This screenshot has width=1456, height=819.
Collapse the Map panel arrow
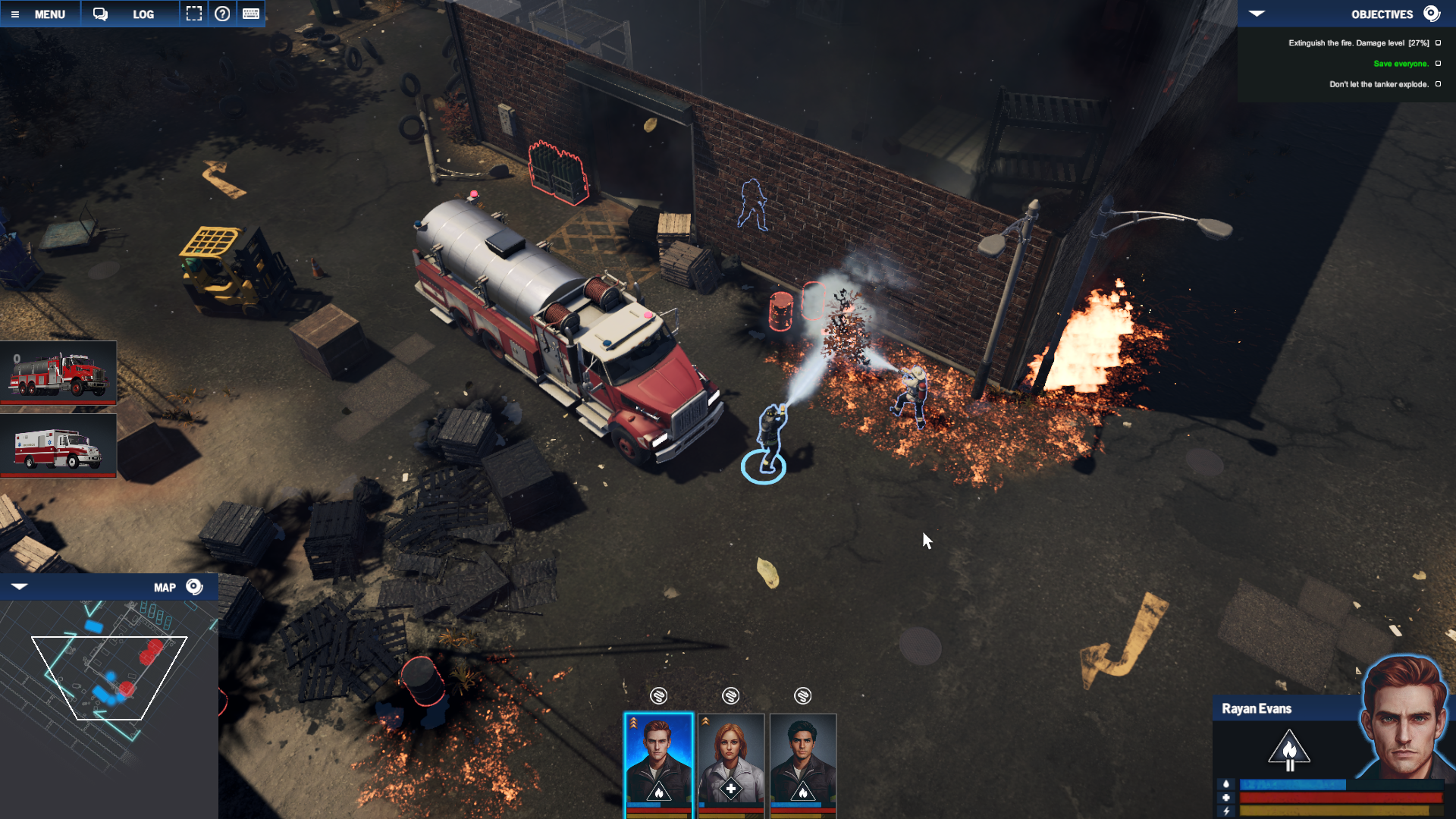[20, 587]
